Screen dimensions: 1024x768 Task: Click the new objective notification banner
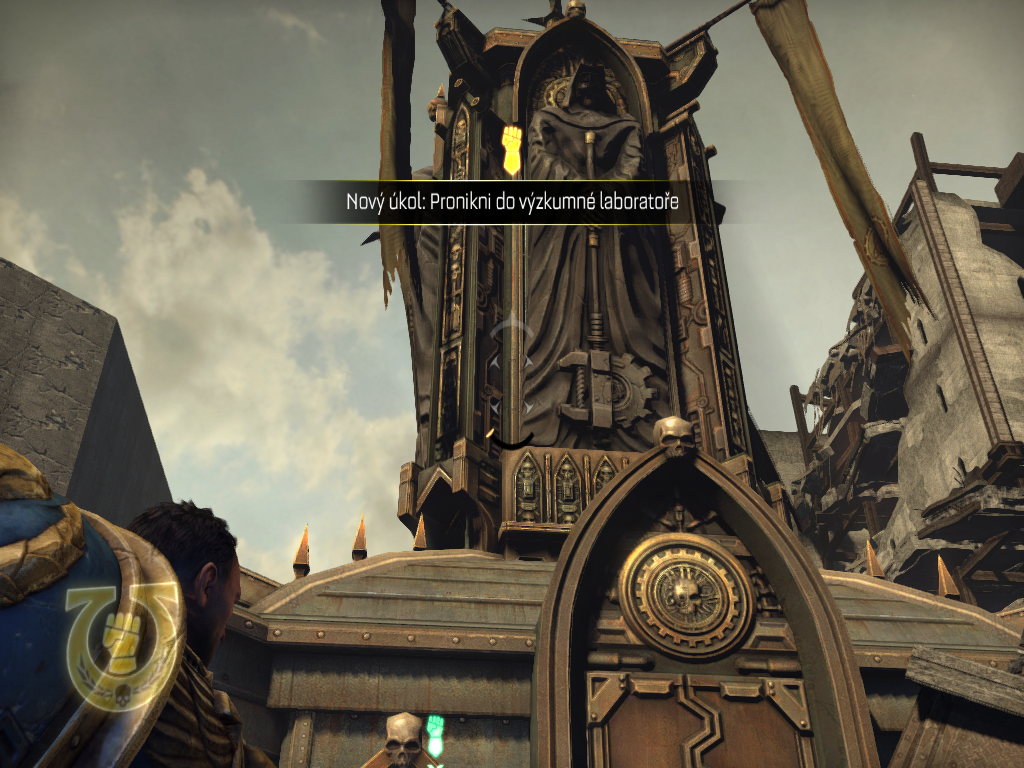tap(512, 203)
